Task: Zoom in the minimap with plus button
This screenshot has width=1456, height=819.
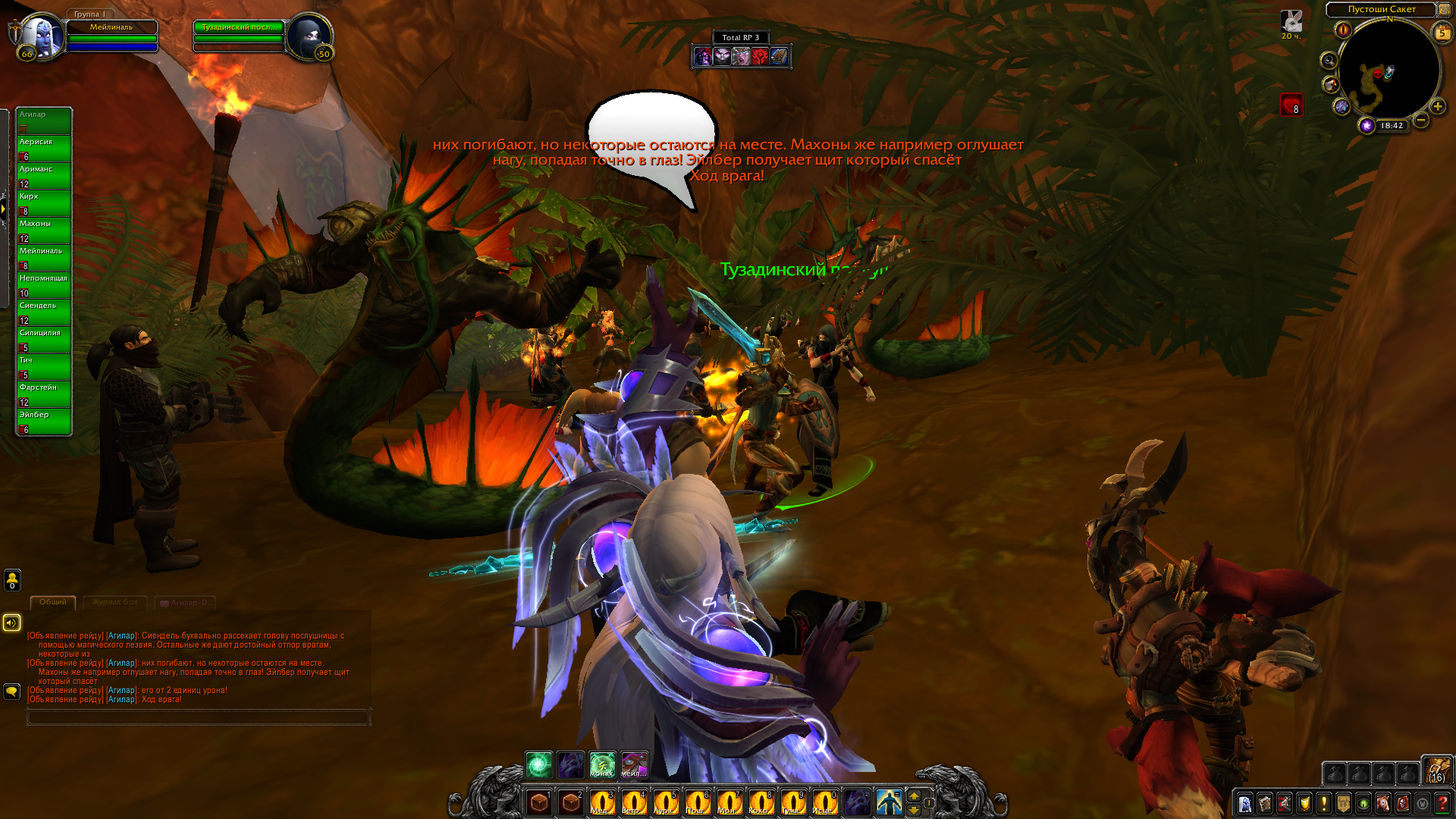Action: click(x=1438, y=106)
